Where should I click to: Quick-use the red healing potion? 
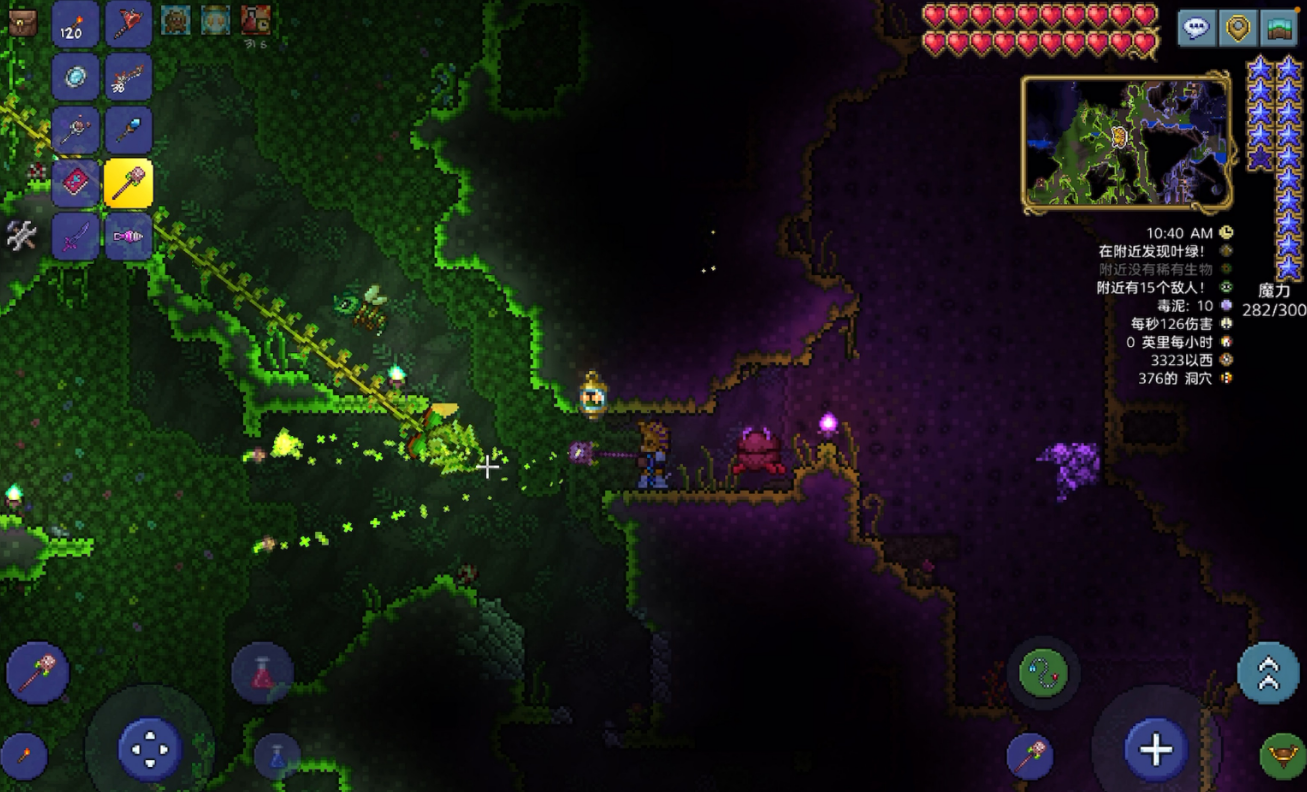click(x=262, y=673)
